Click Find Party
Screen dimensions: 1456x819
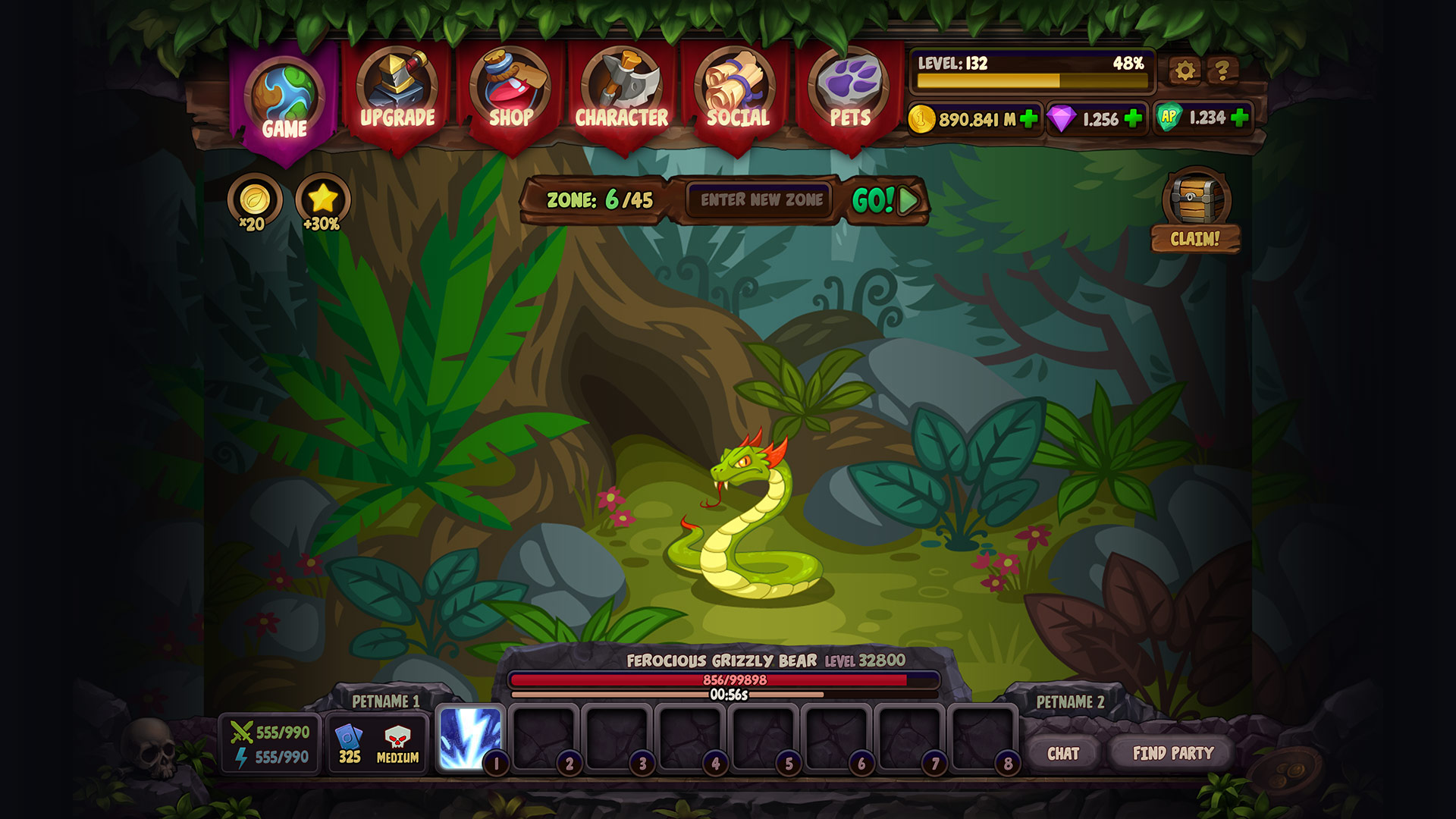click(1172, 755)
